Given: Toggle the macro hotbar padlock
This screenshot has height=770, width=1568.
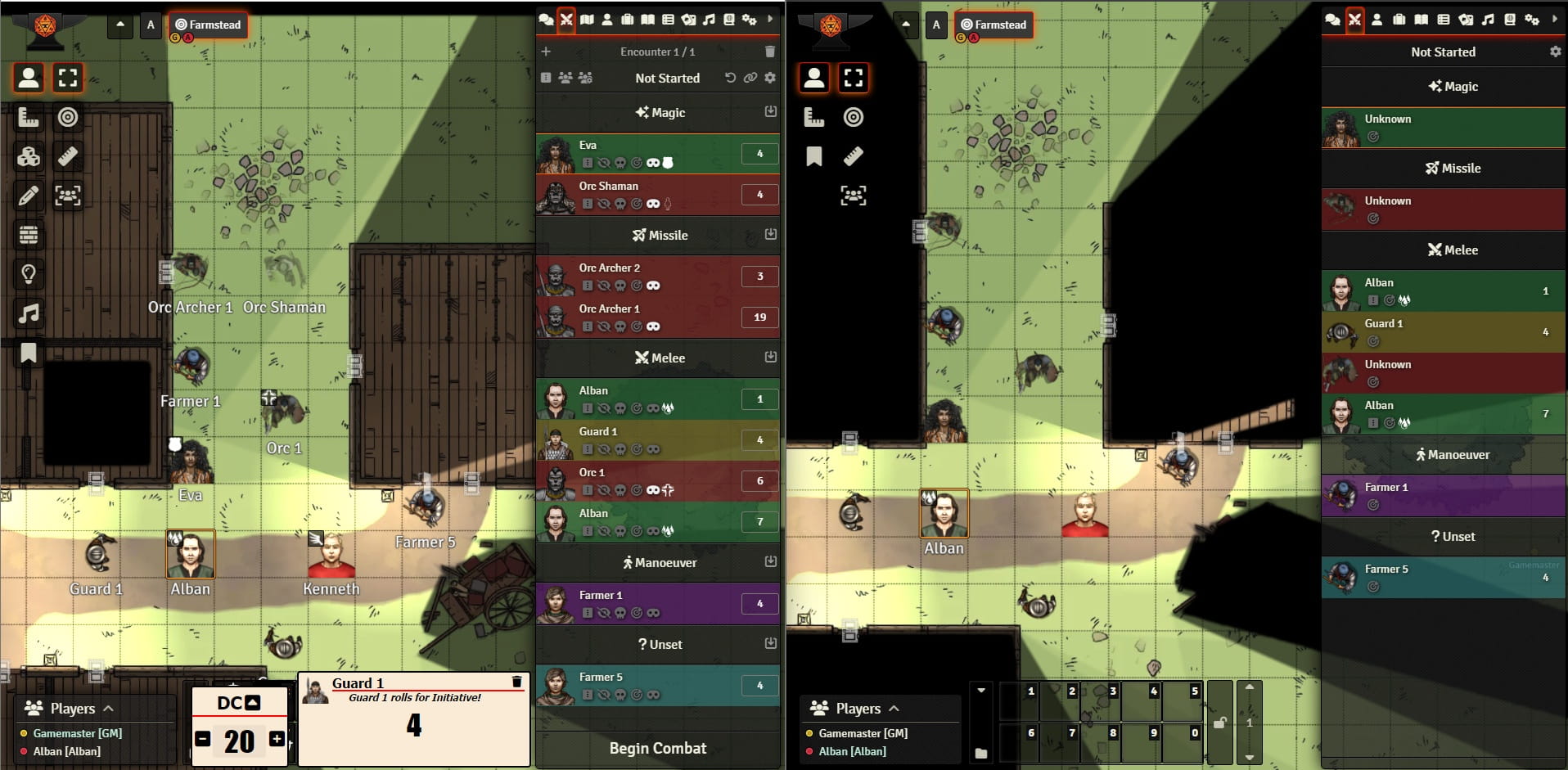Looking at the screenshot, I should tap(1219, 723).
